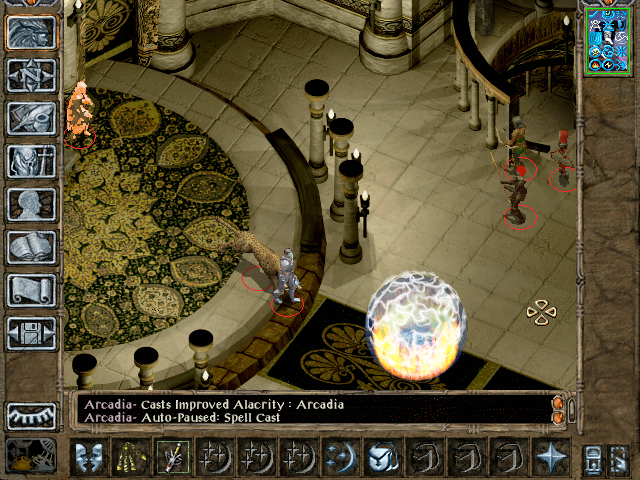Open the mage spellbook button
This screenshot has height=480, width=640.
(32, 247)
